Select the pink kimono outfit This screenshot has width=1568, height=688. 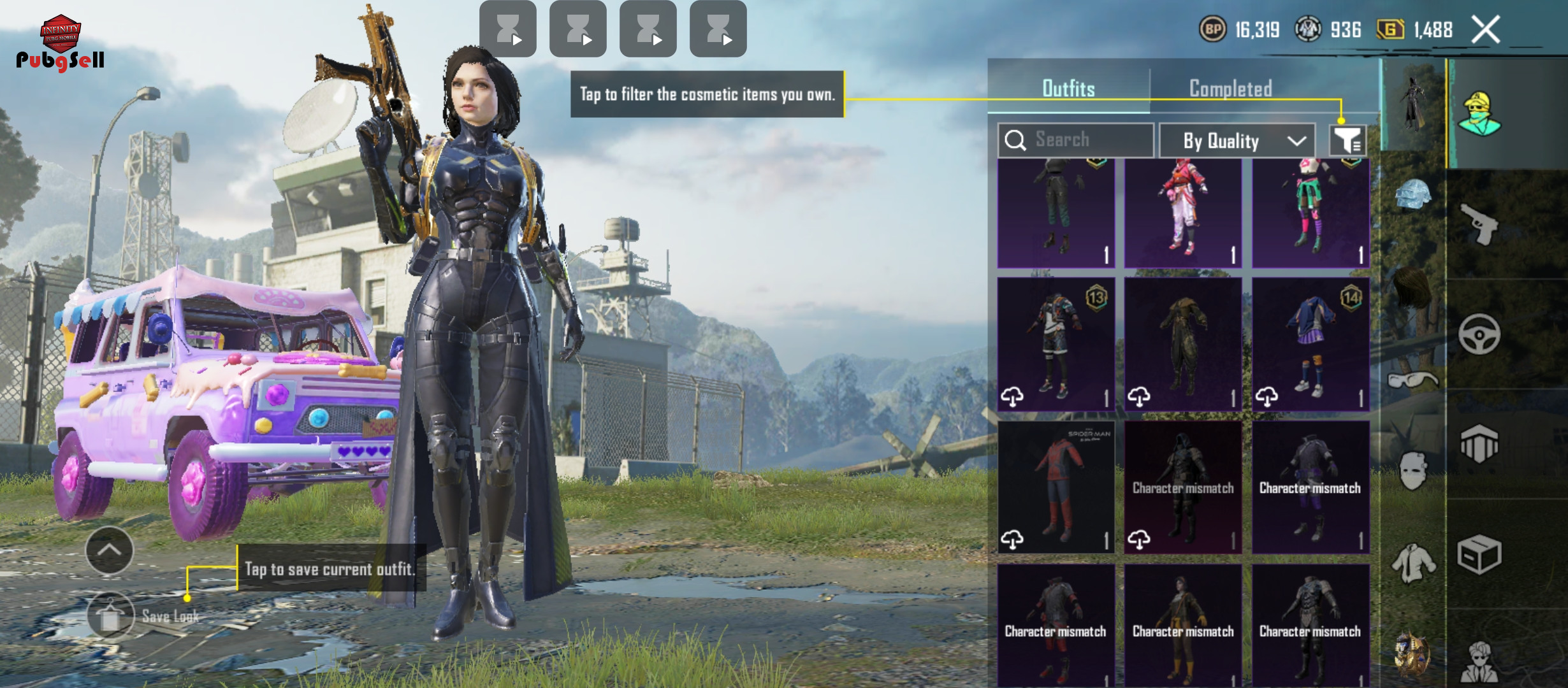pyautogui.click(x=1183, y=213)
